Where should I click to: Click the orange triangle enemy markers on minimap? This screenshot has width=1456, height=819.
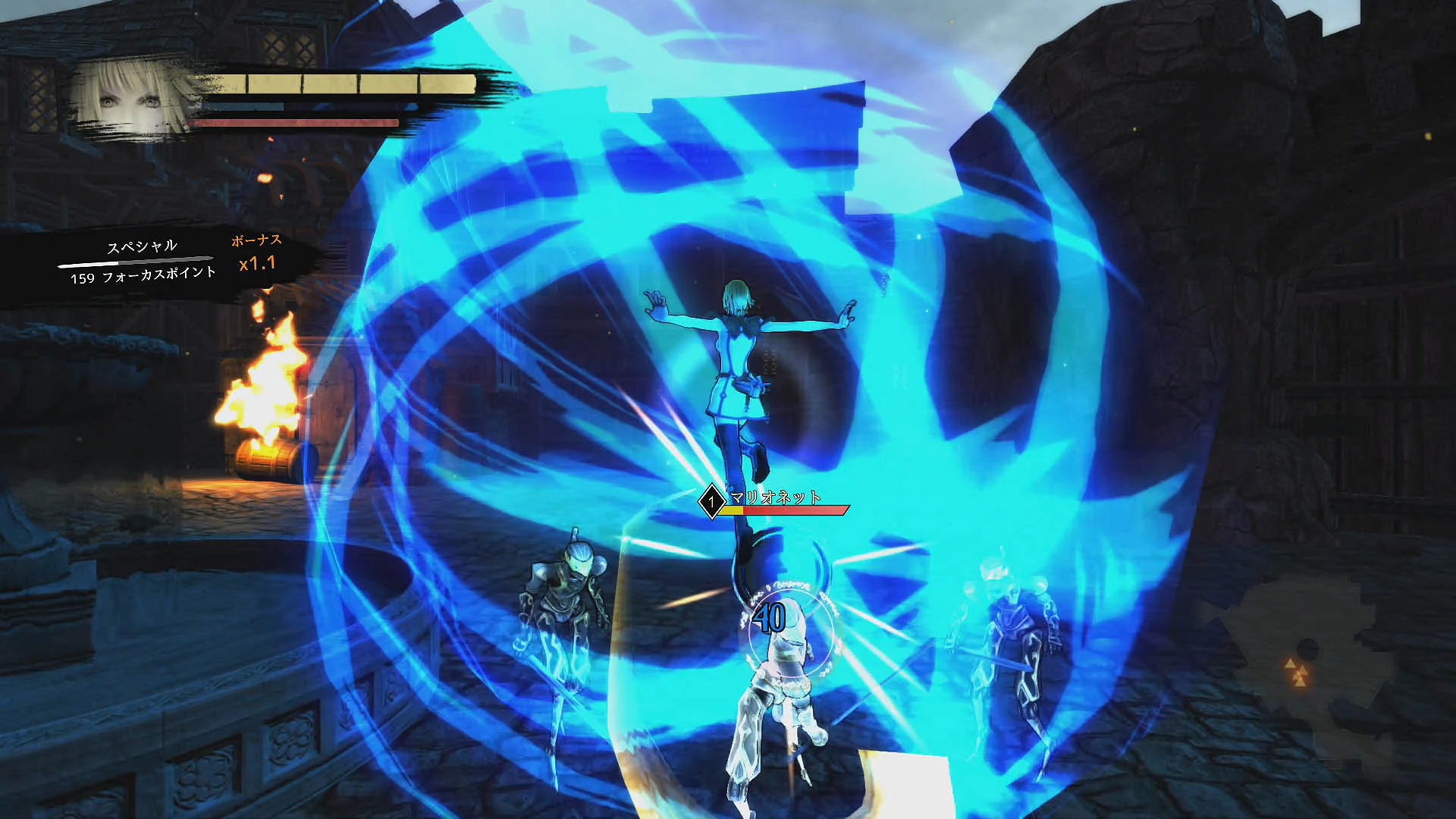tap(1298, 673)
